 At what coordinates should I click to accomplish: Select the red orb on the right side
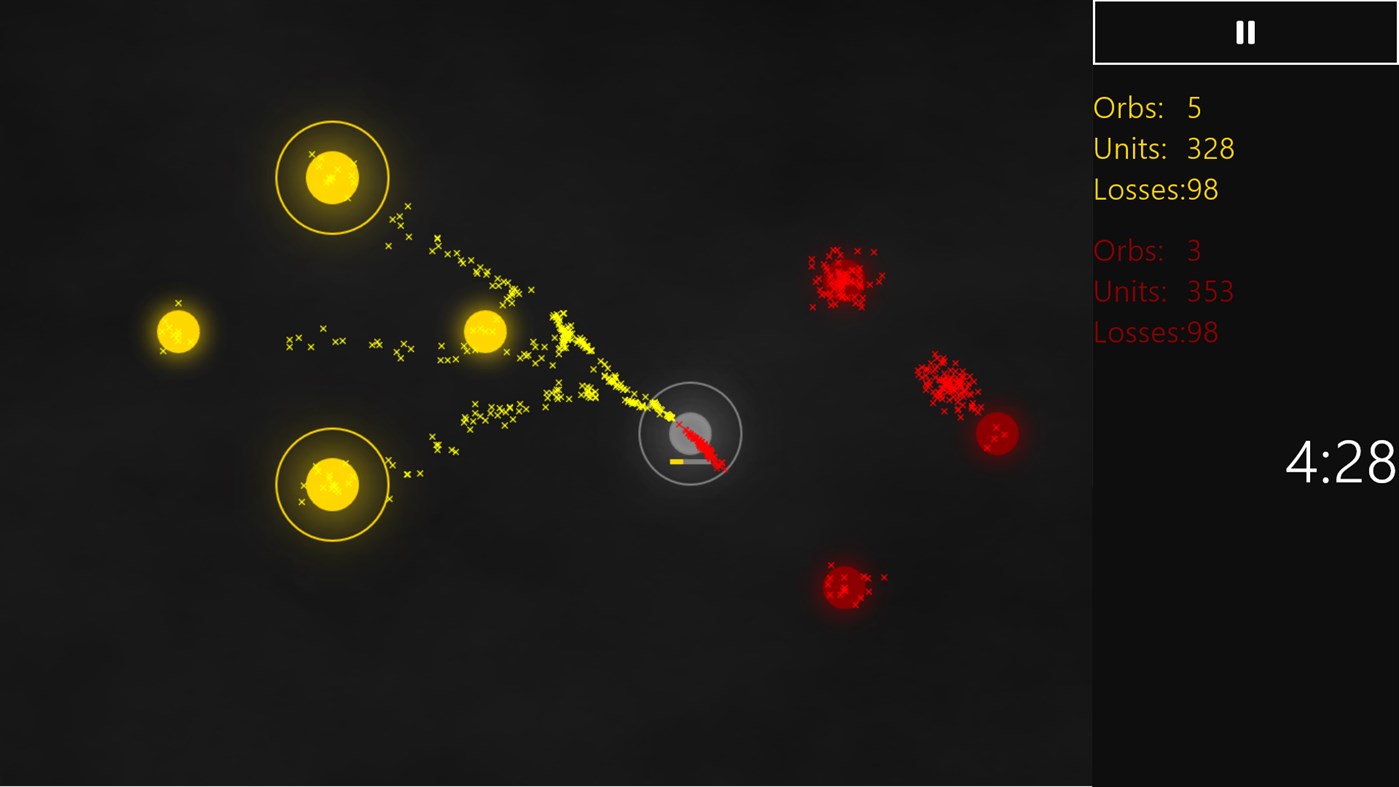click(x=996, y=433)
